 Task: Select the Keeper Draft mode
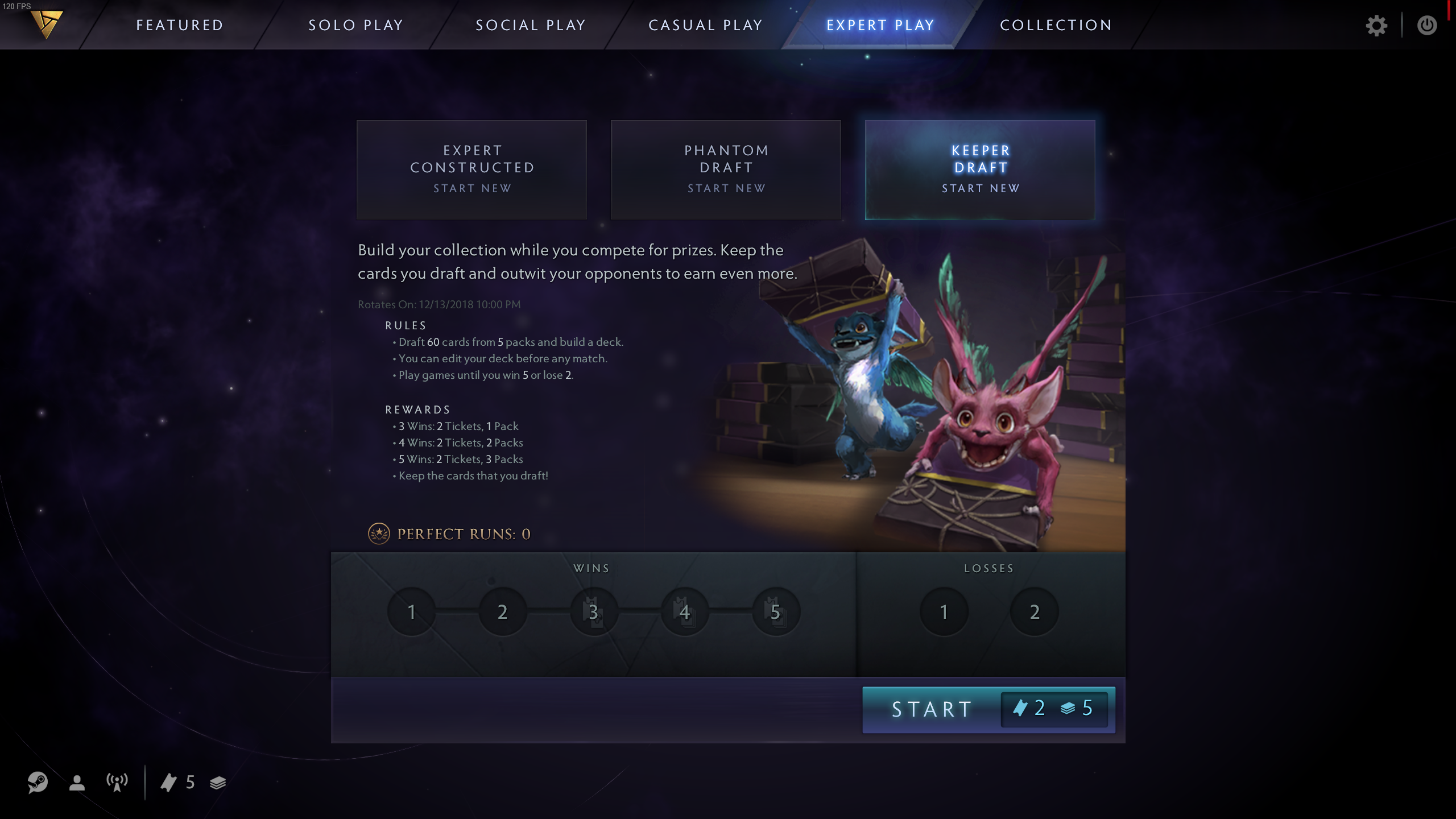pyautogui.click(x=981, y=169)
